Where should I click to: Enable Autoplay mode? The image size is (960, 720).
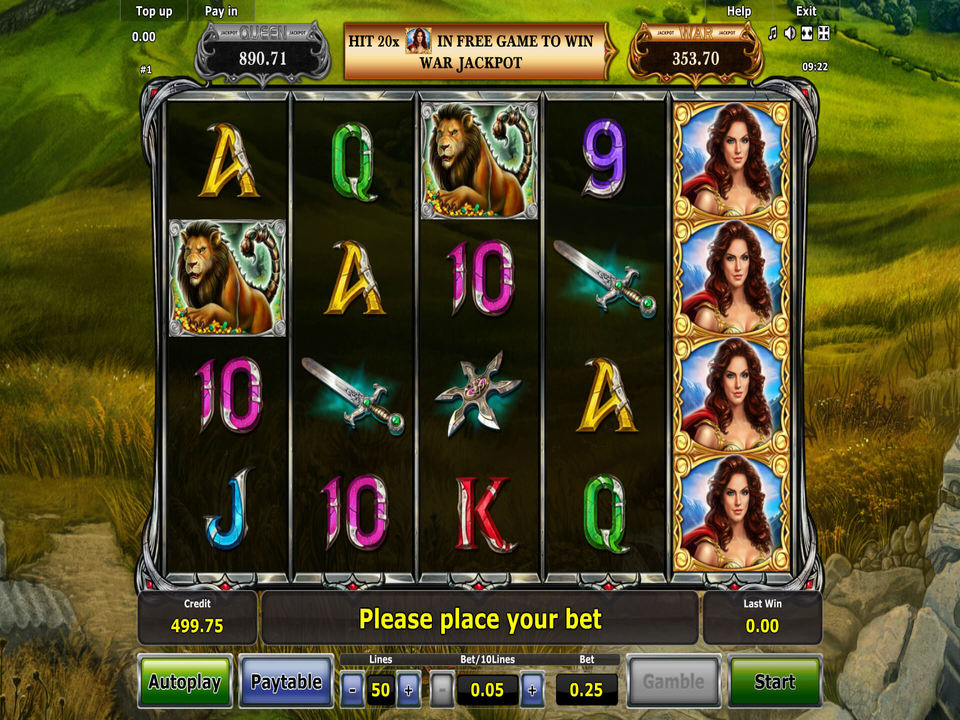[185, 682]
